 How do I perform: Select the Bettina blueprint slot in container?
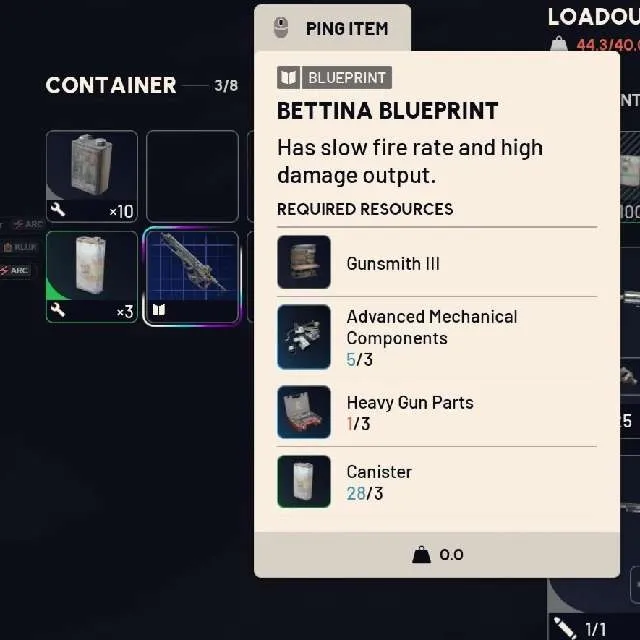point(192,277)
